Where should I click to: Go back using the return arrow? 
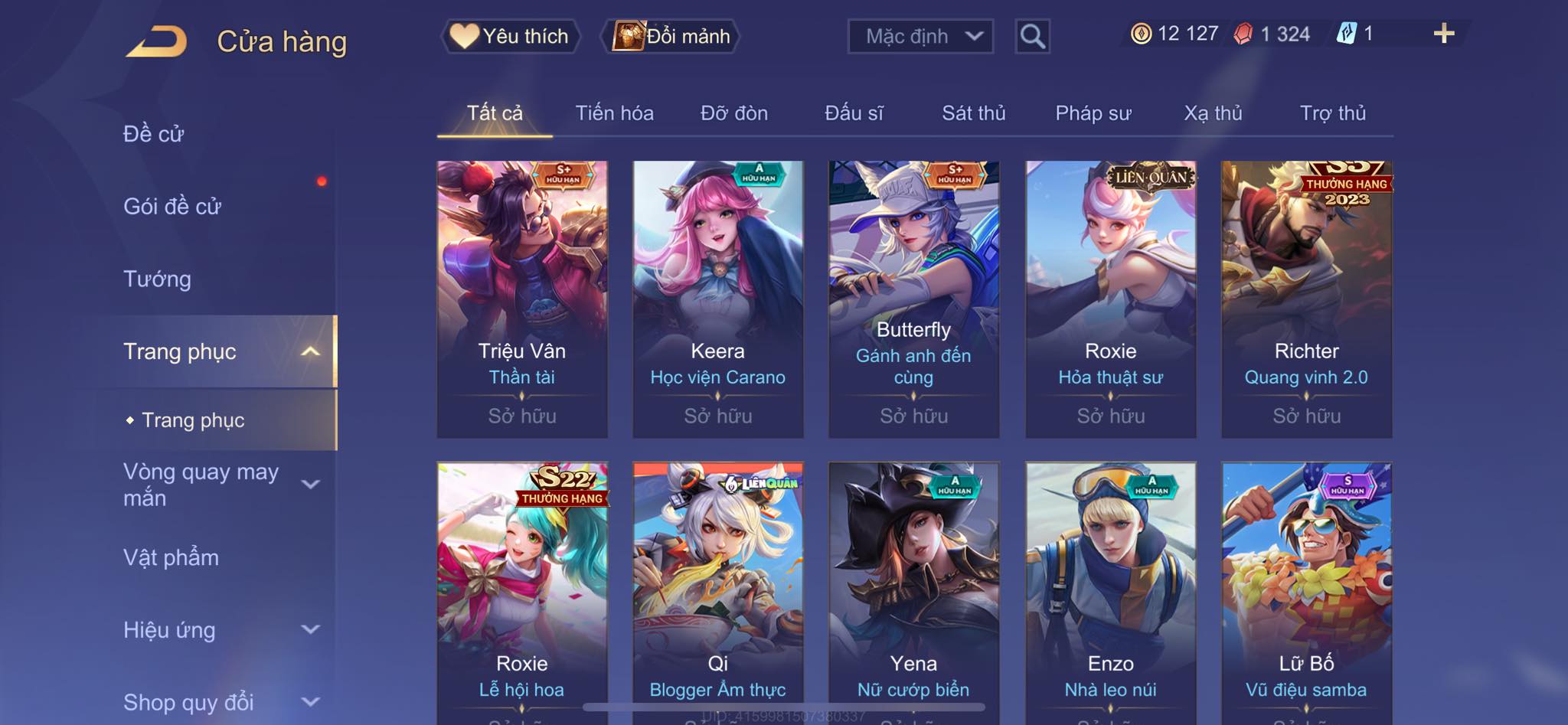[x=156, y=41]
